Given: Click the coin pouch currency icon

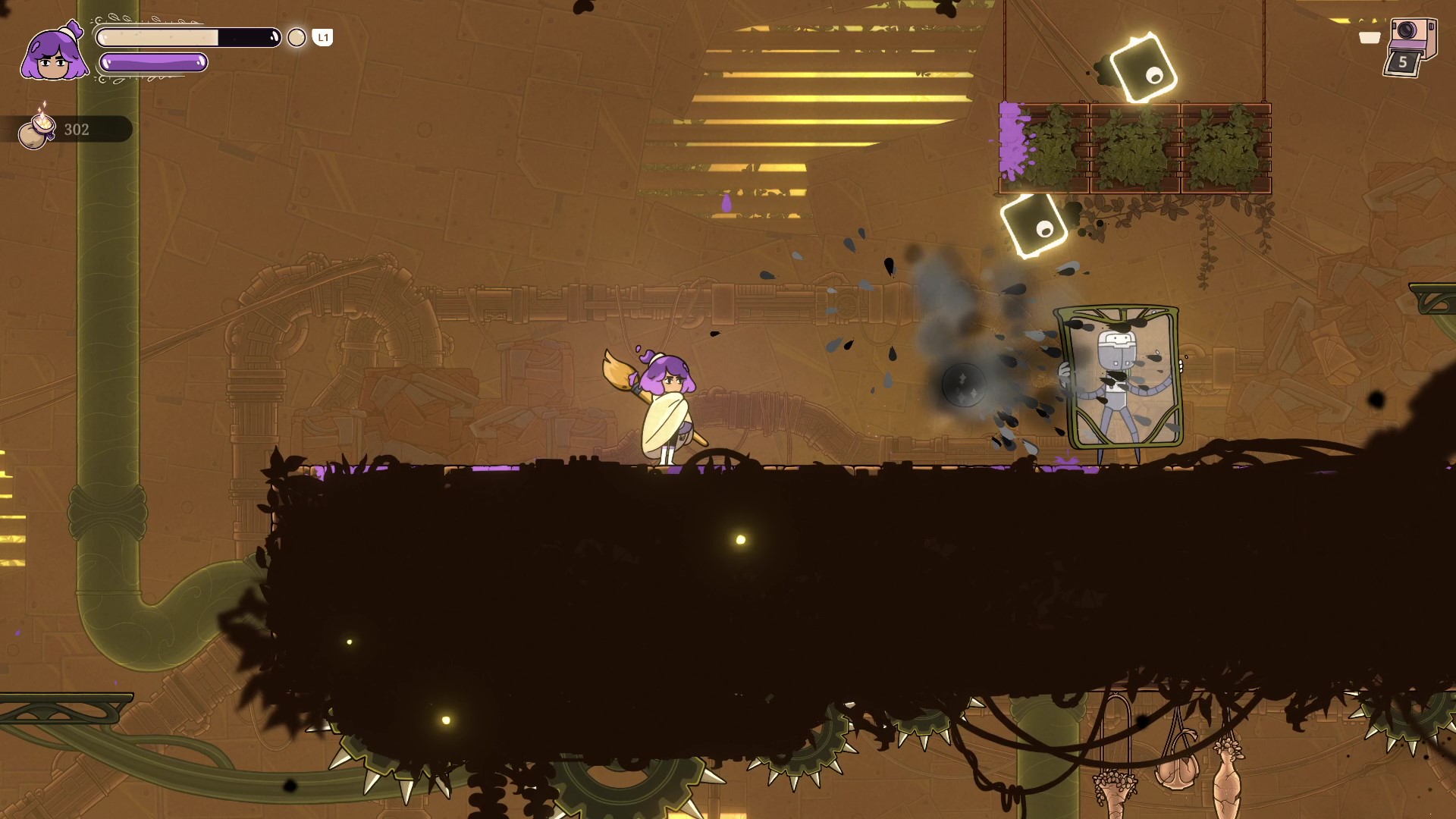Looking at the screenshot, I should (x=36, y=129).
